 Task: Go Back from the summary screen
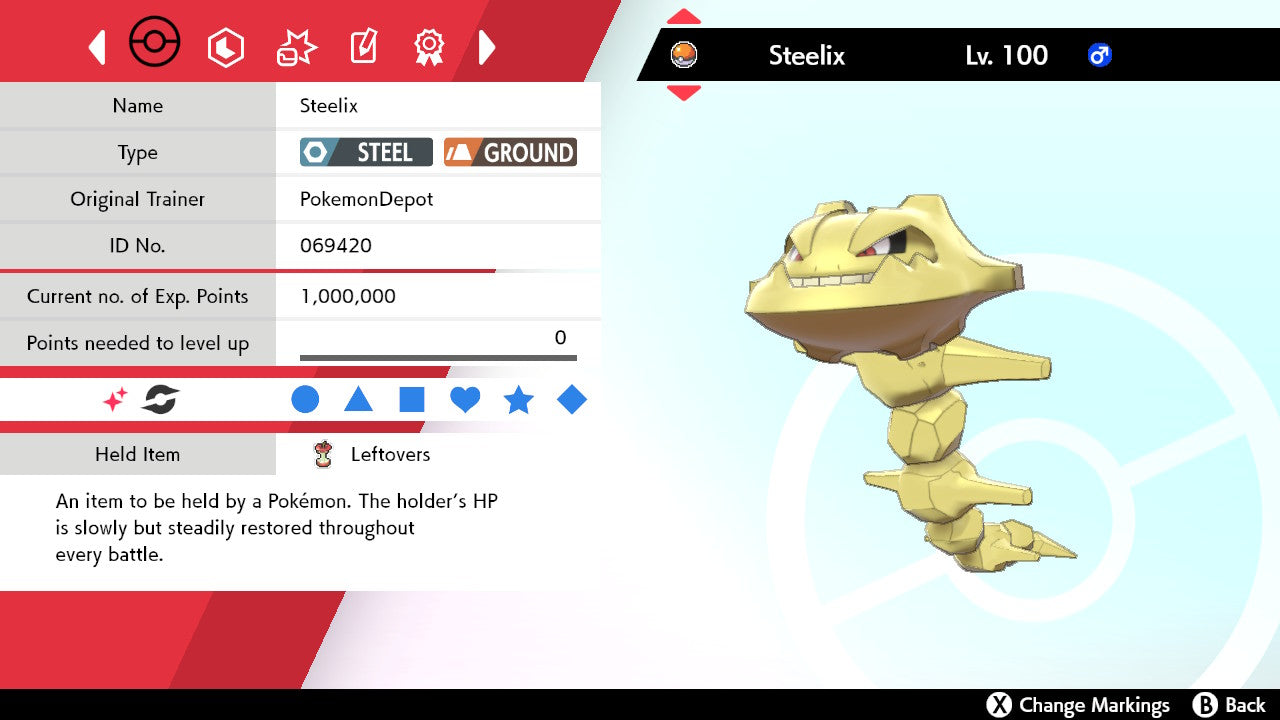click(1230, 705)
